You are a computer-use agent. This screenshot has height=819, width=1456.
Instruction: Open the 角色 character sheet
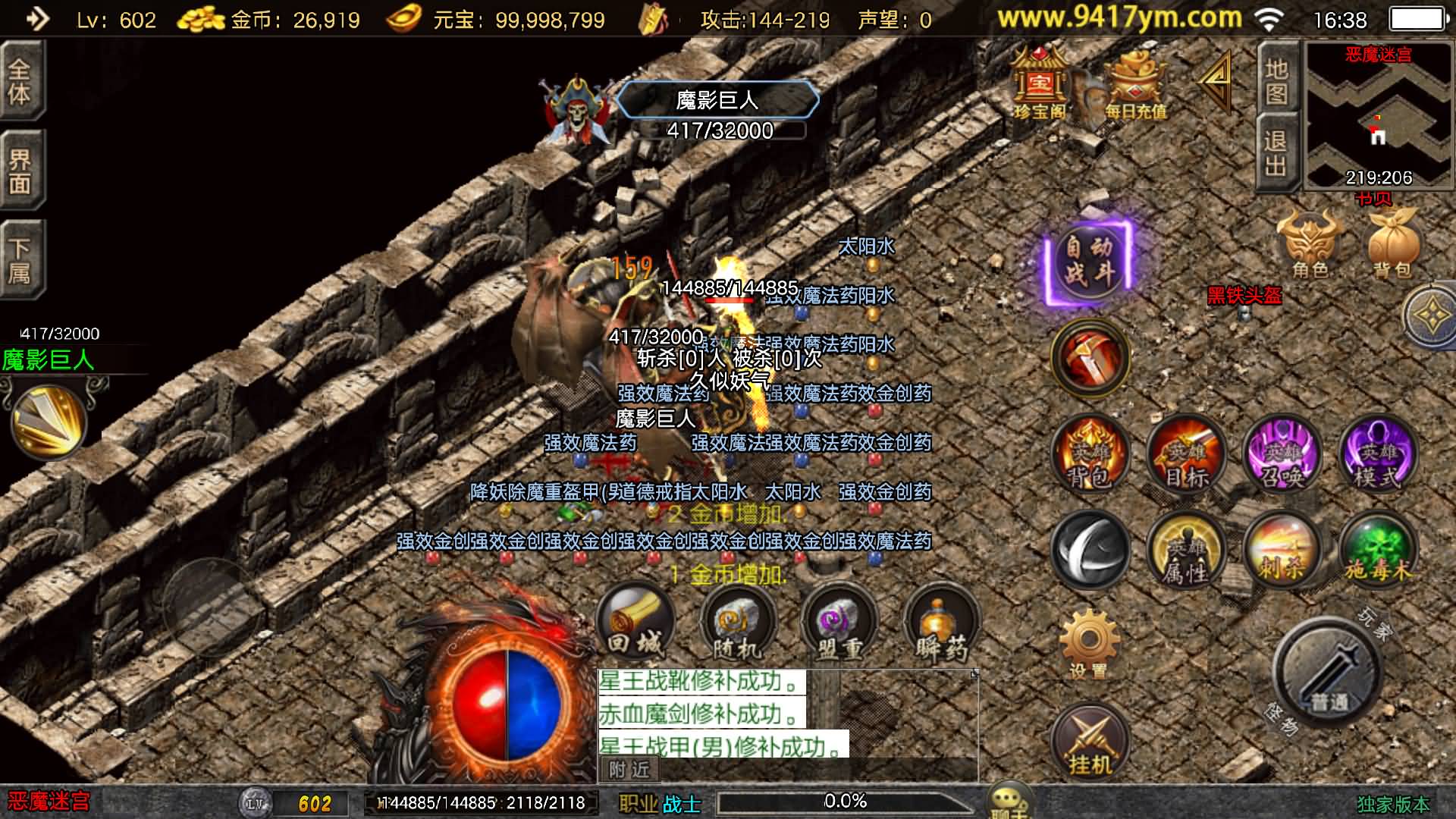pos(1310,244)
